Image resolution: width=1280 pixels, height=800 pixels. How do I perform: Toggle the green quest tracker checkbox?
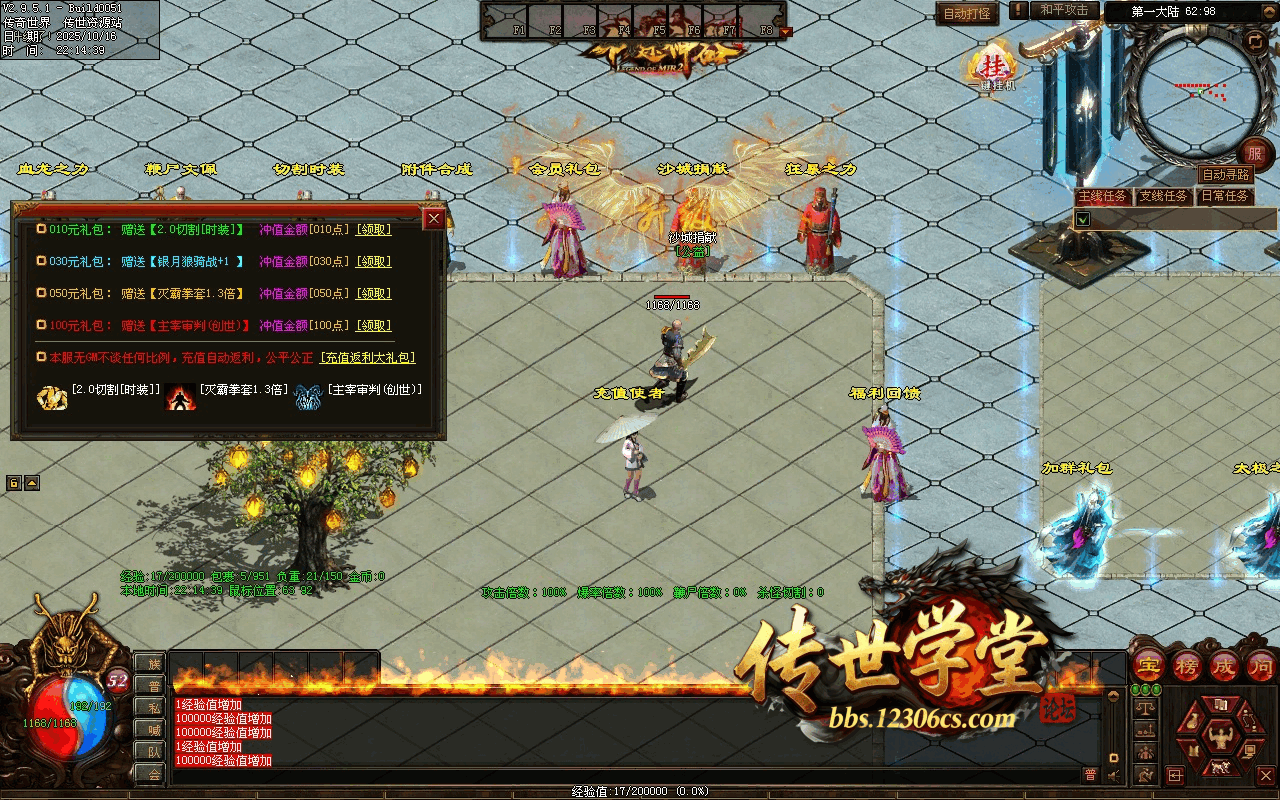click(x=1083, y=218)
